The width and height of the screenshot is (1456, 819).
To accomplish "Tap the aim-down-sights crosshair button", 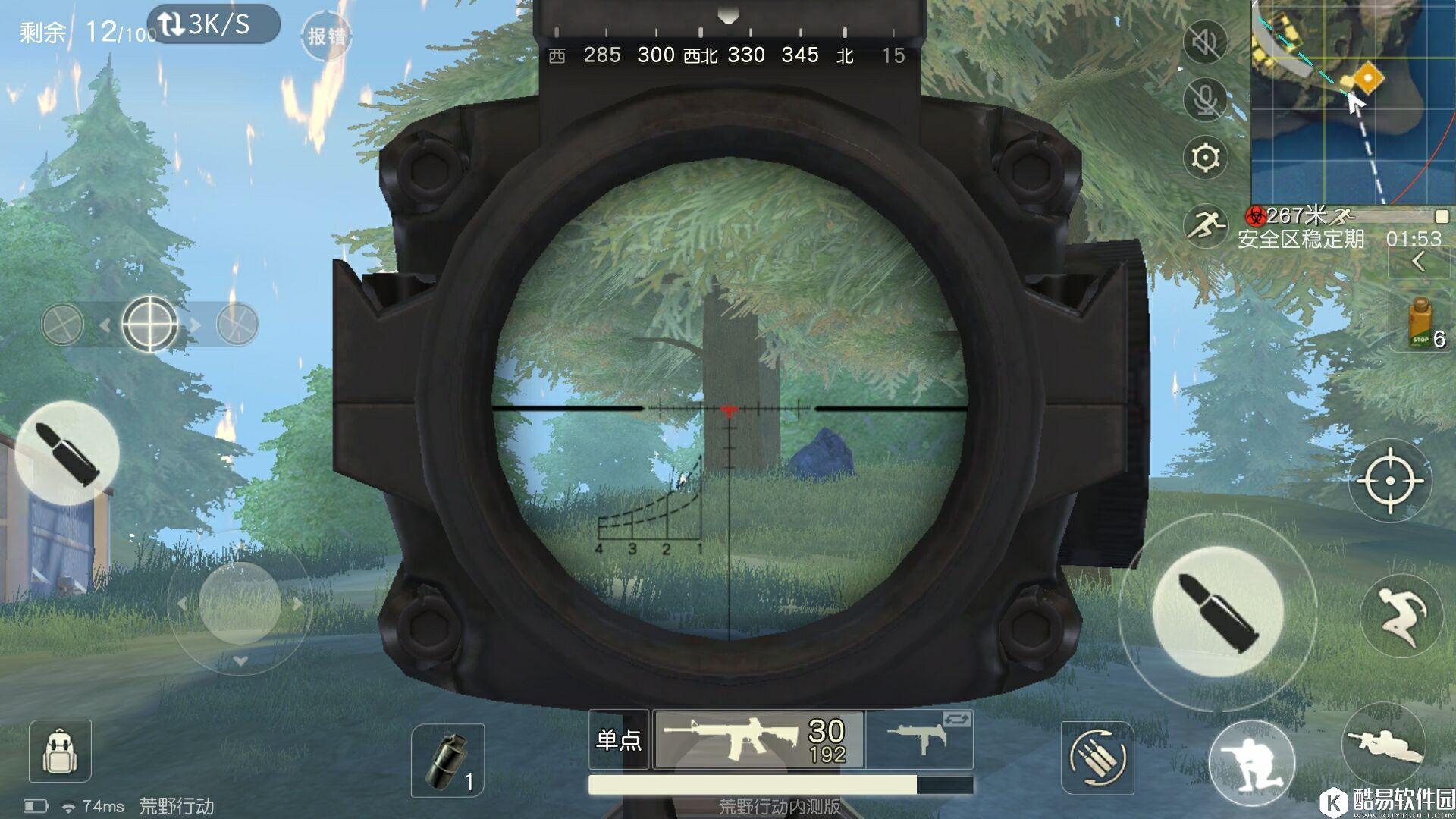I will click(x=1389, y=481).
